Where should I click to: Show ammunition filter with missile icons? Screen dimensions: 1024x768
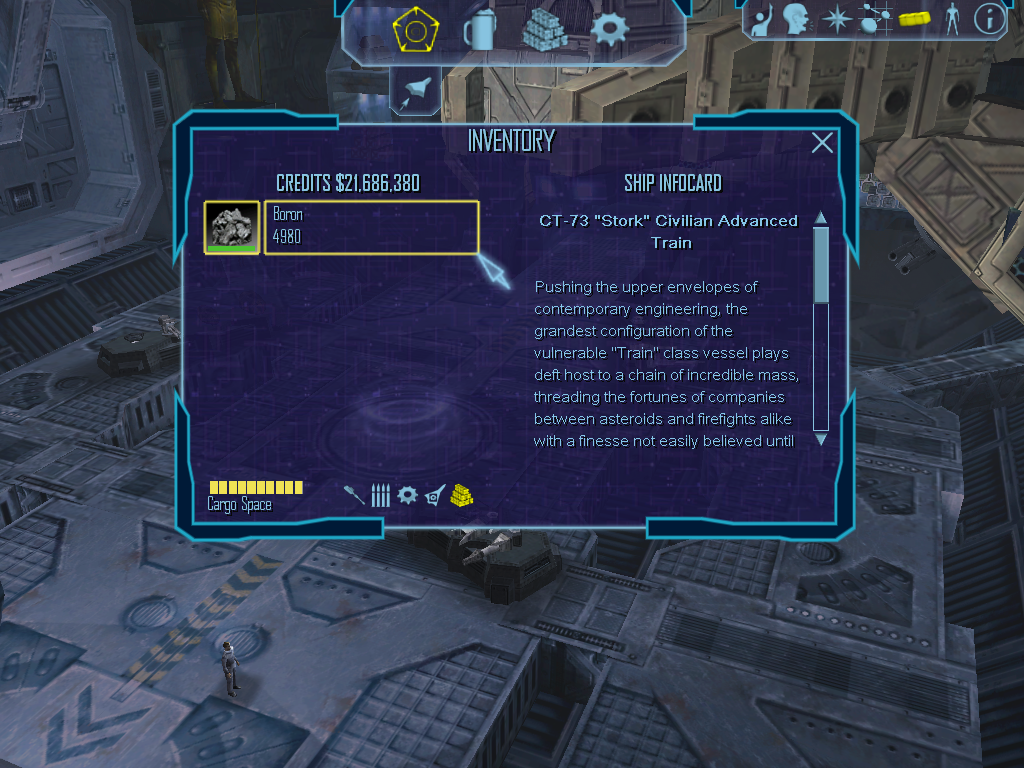click(x=380, y=495)
